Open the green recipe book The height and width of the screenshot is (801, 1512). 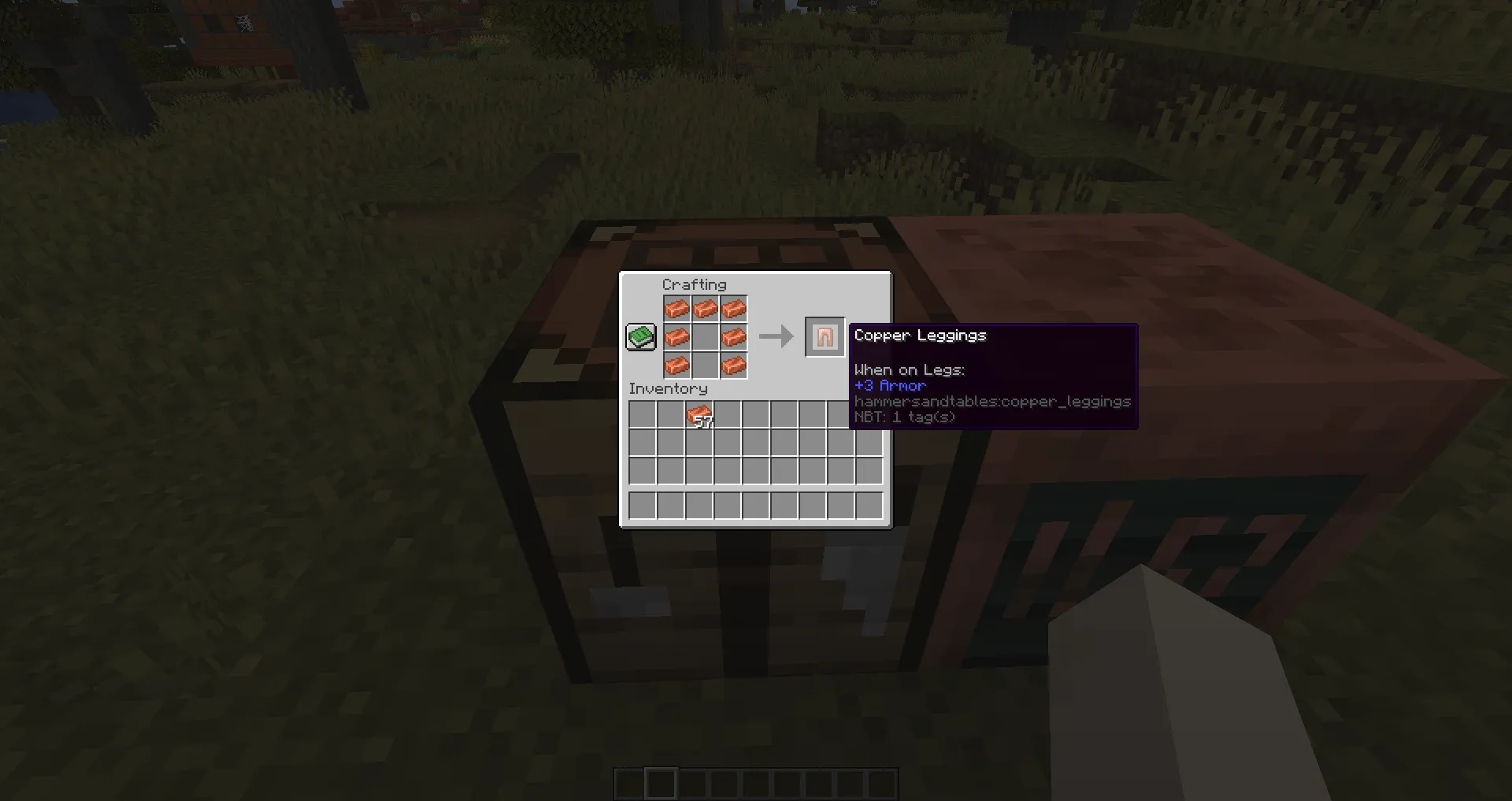[x=640, y=336]
